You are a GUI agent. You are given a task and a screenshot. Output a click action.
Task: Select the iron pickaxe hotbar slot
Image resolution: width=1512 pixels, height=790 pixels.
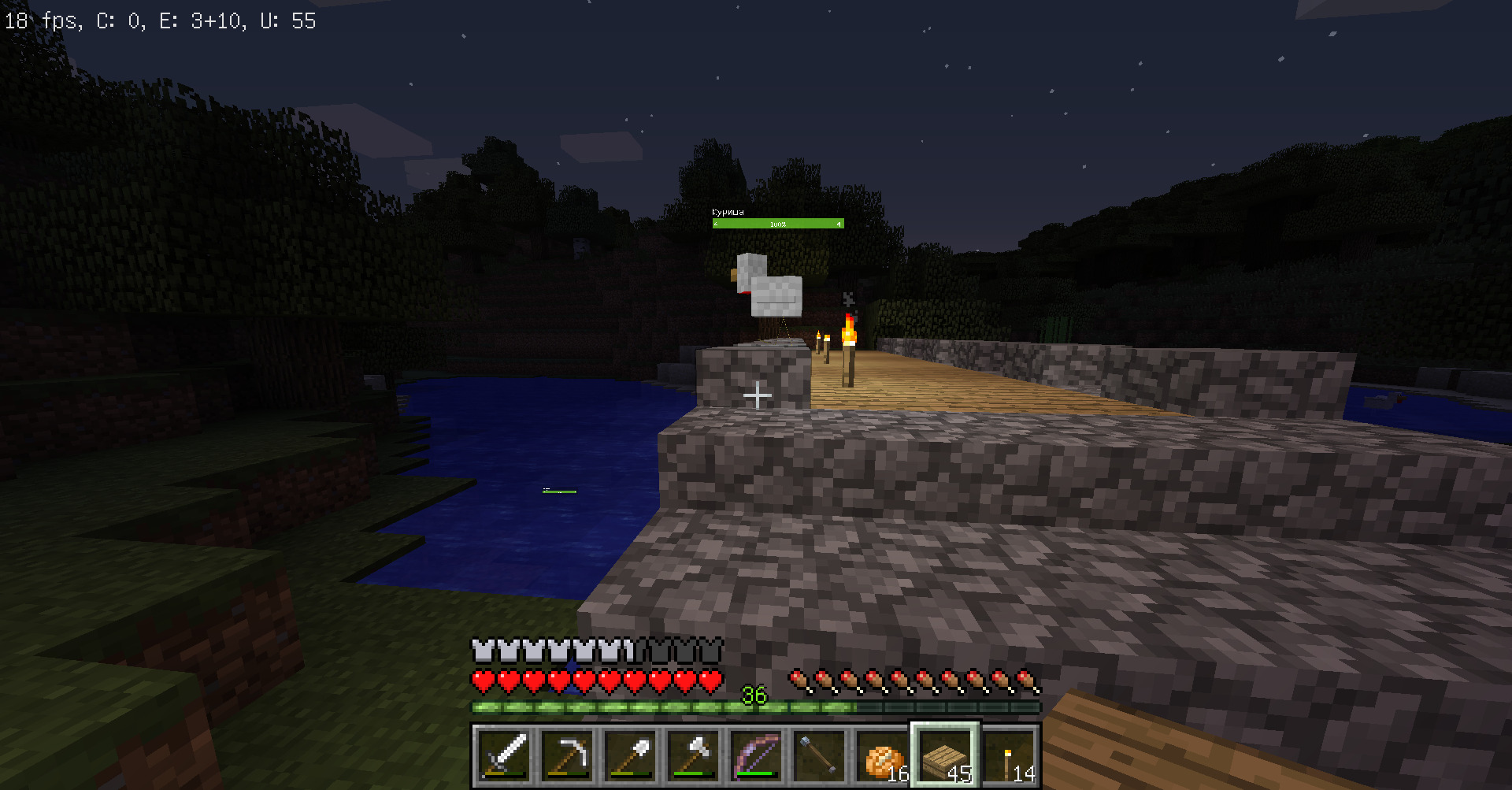[568, 756]
